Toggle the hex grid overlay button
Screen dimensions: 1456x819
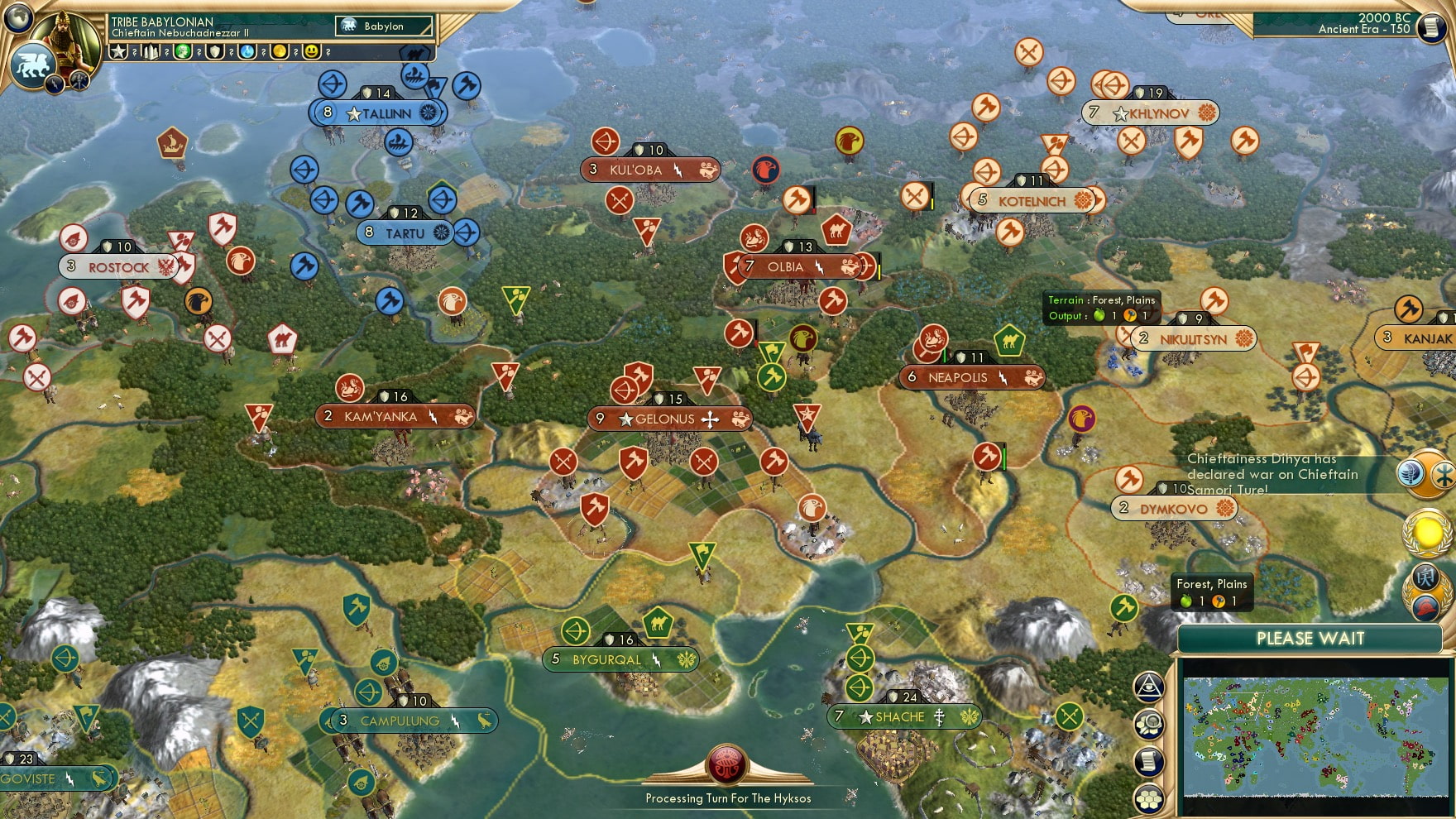coord(1148,800)
